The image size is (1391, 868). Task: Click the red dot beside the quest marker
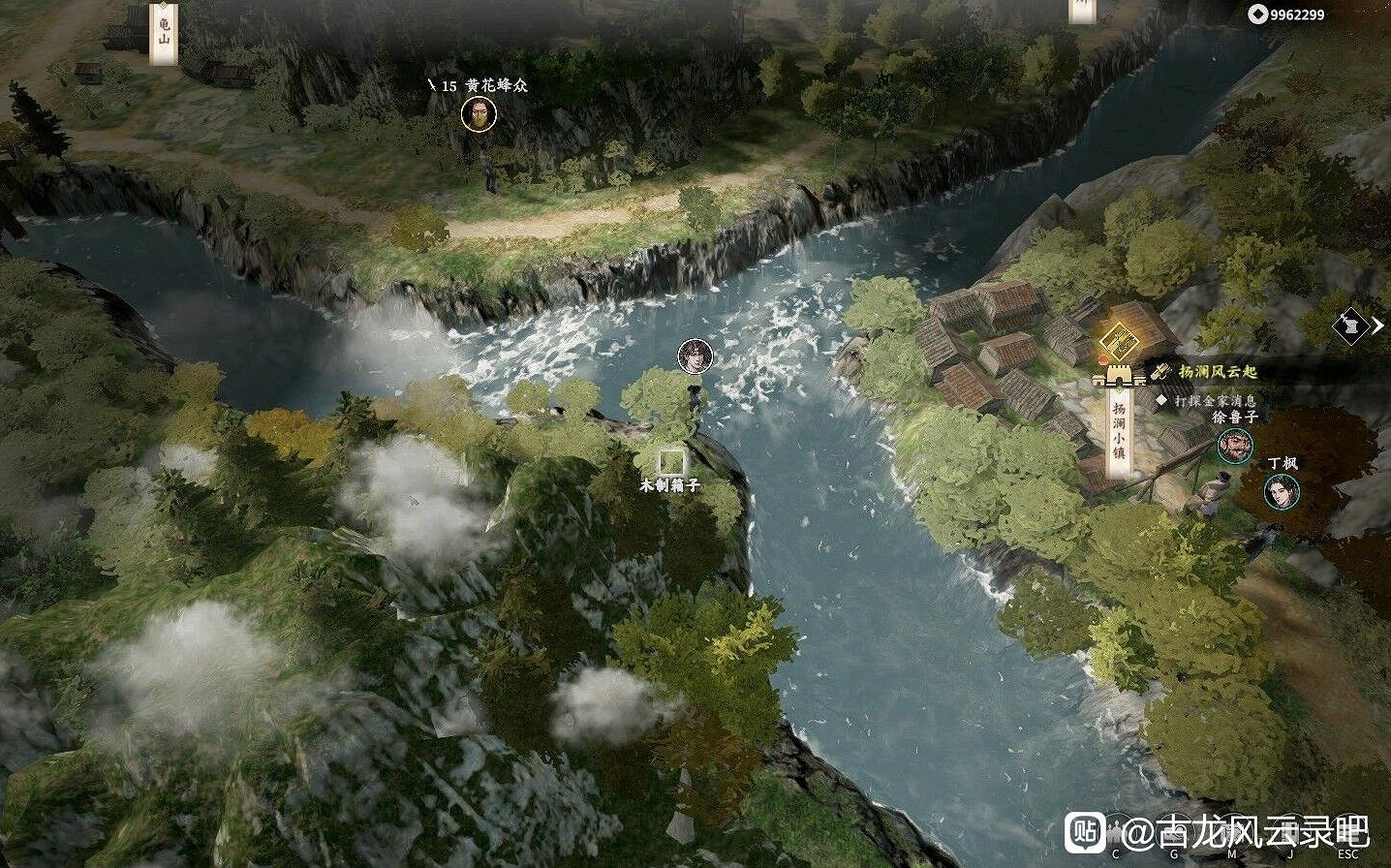[x=1101, y=361]
